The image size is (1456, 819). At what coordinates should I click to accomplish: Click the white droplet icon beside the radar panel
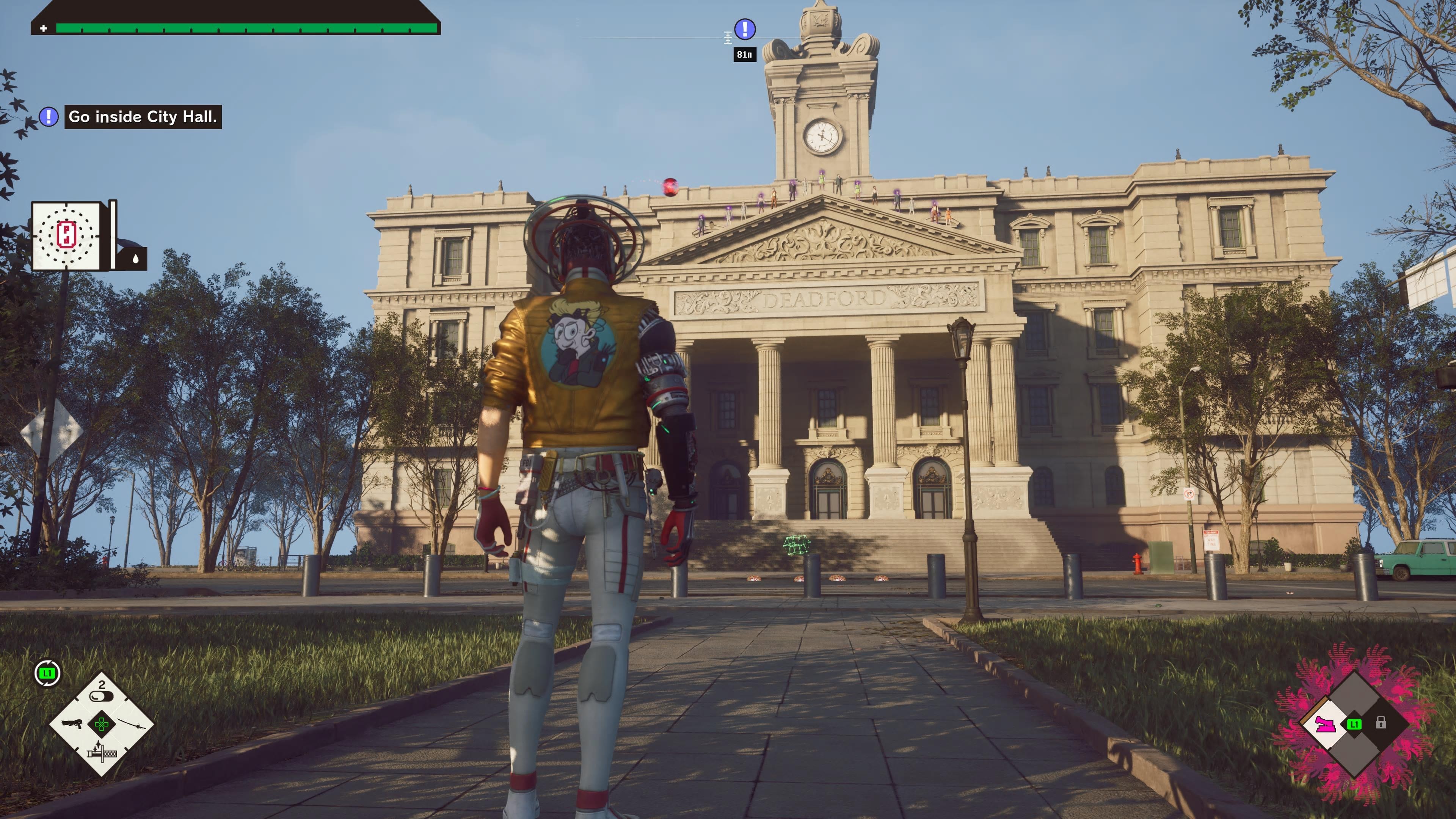pyautogui.click(x=135, y=259)
